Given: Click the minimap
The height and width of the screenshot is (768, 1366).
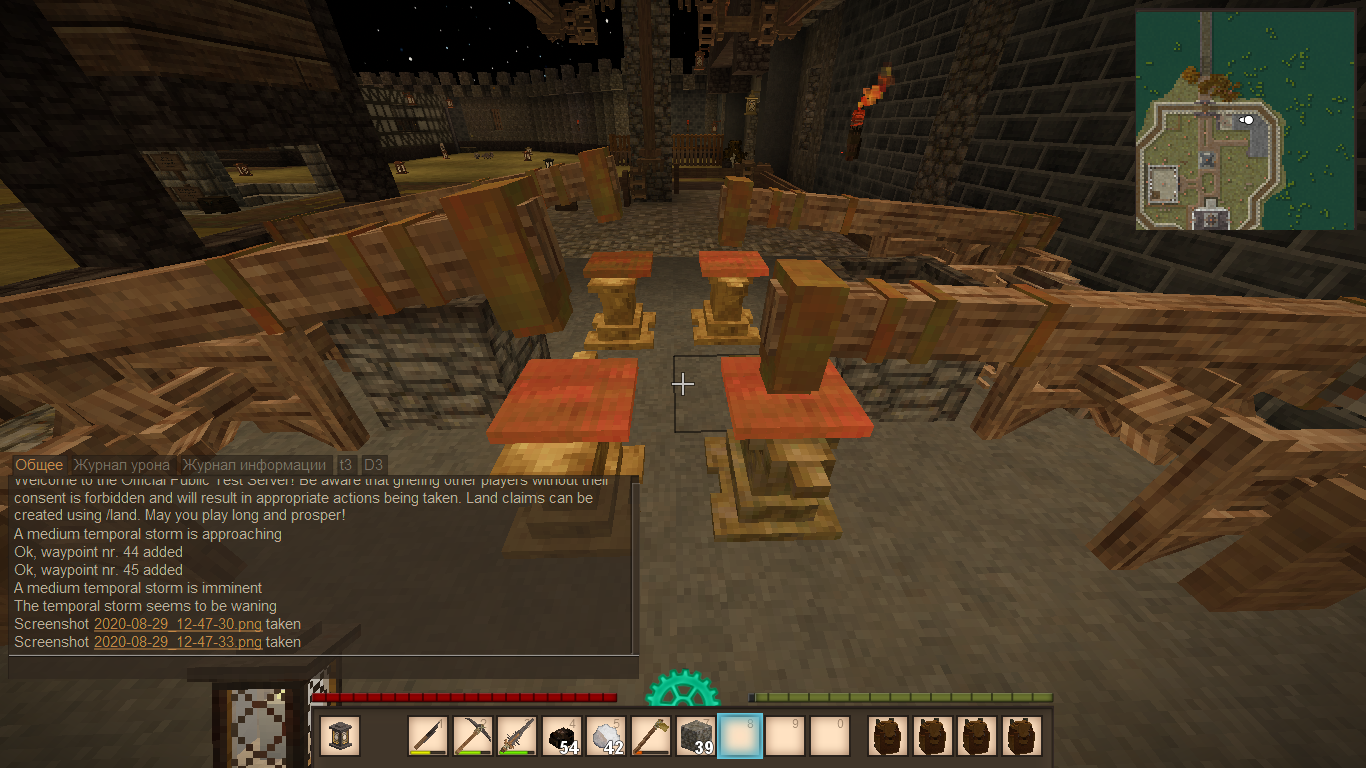Looking at the screenshot, I should coord(1245,120).
